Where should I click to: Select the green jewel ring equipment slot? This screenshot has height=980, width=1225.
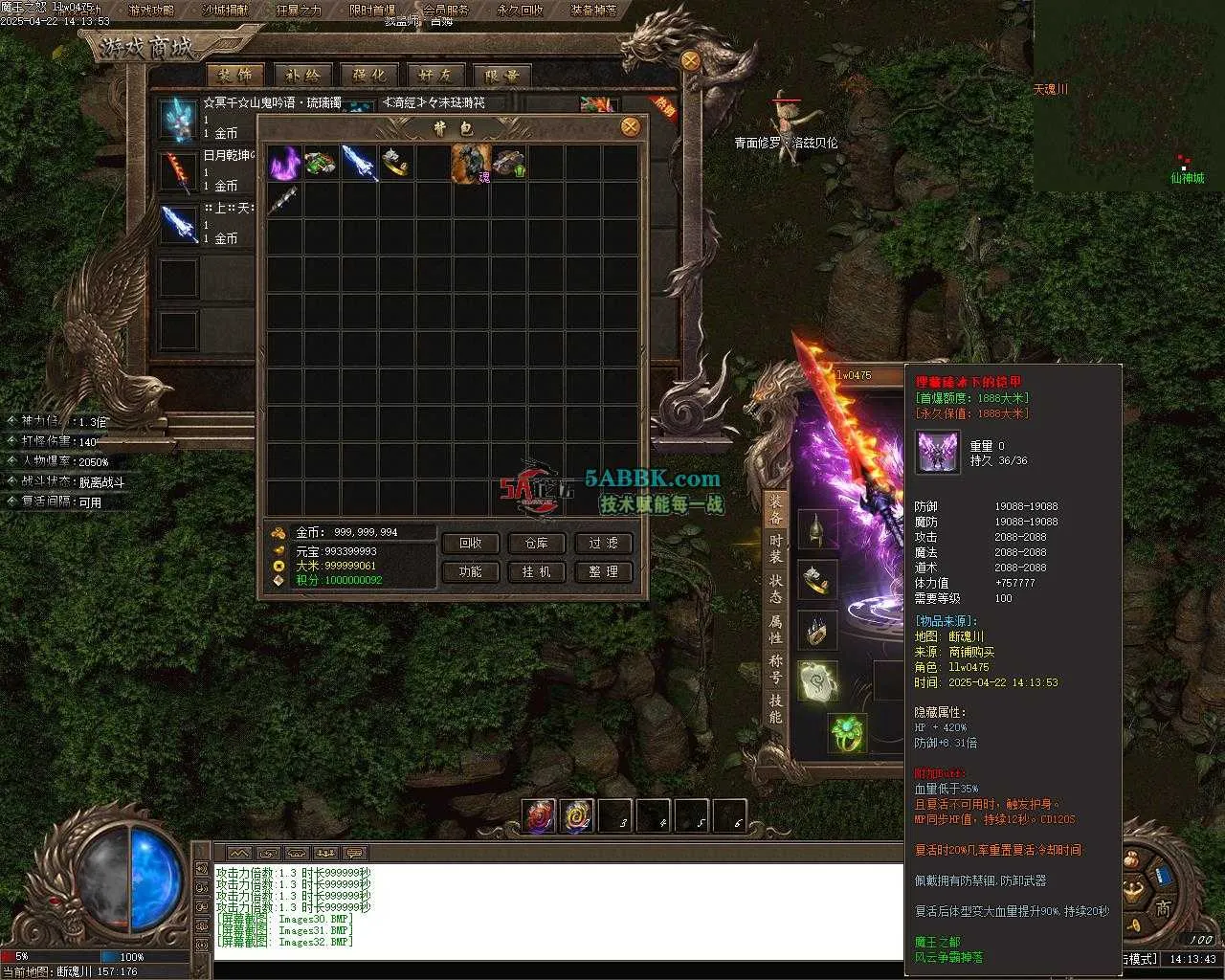click(x=846, y=733)
